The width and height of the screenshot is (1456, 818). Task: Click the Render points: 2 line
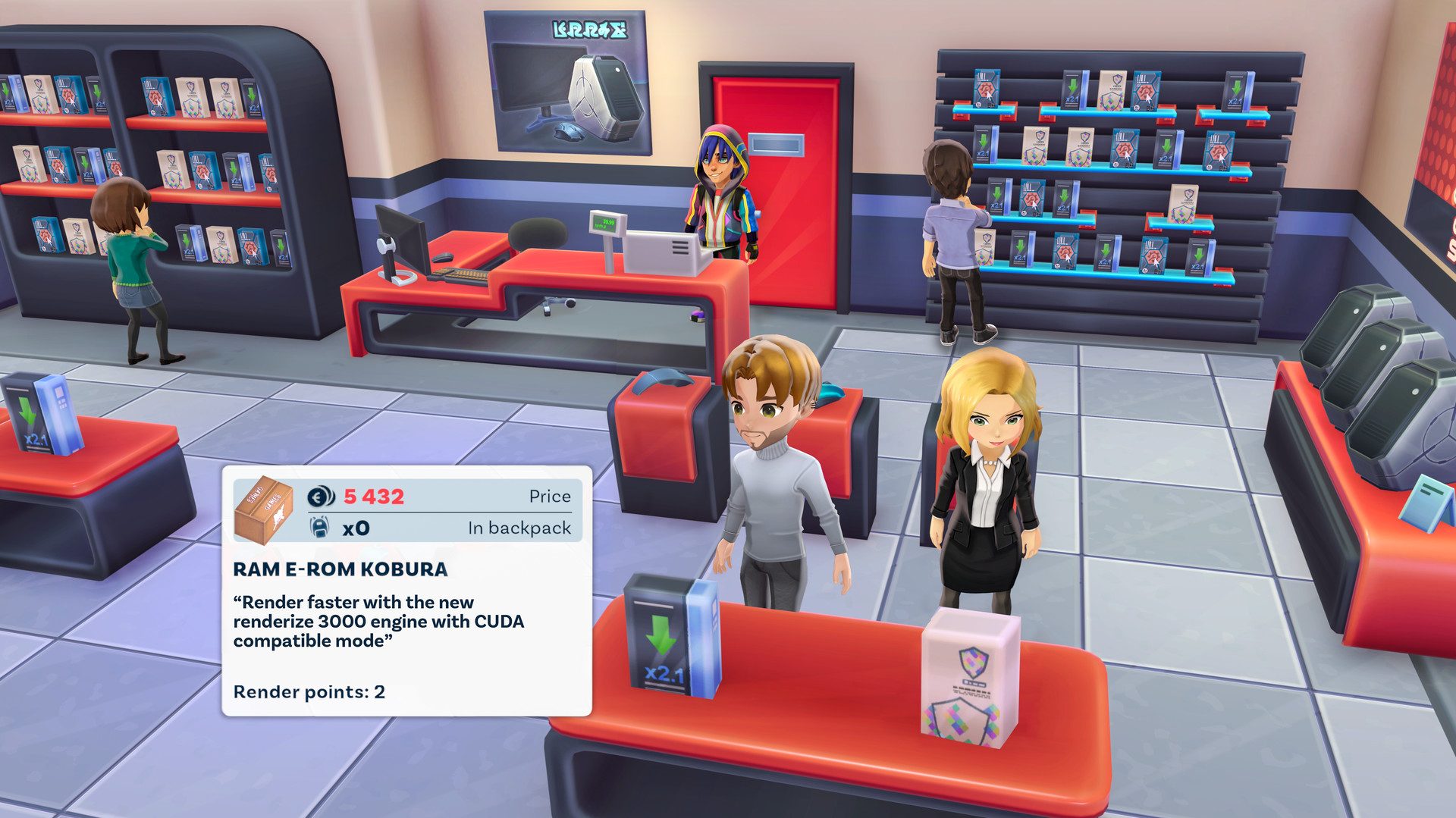[308, 692]
